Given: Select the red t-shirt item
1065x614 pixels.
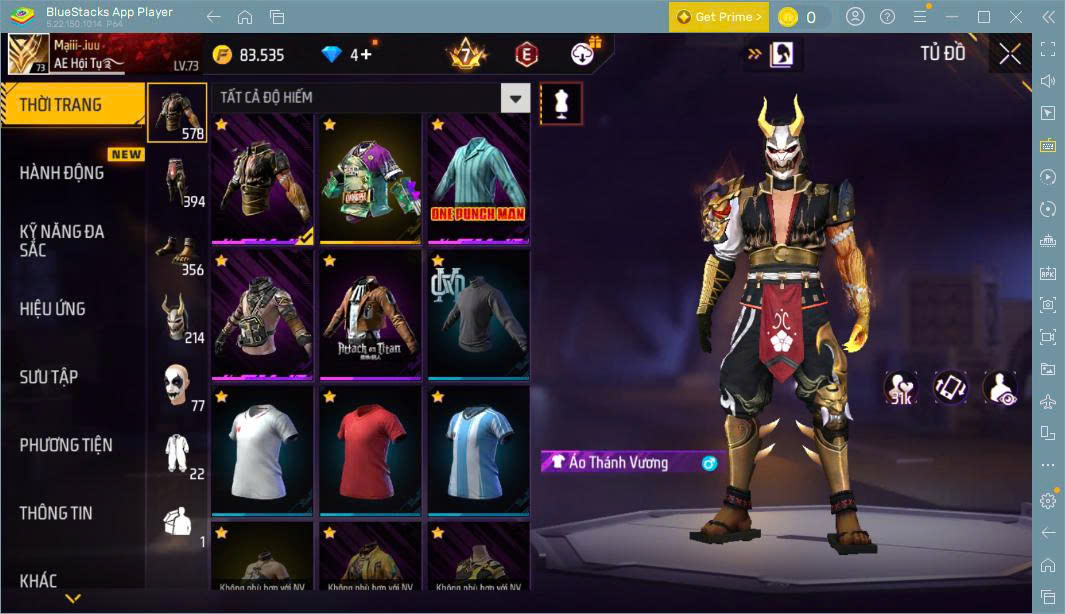Looking at the screenshot, I should pyautogui.click(x=370, y=450).
